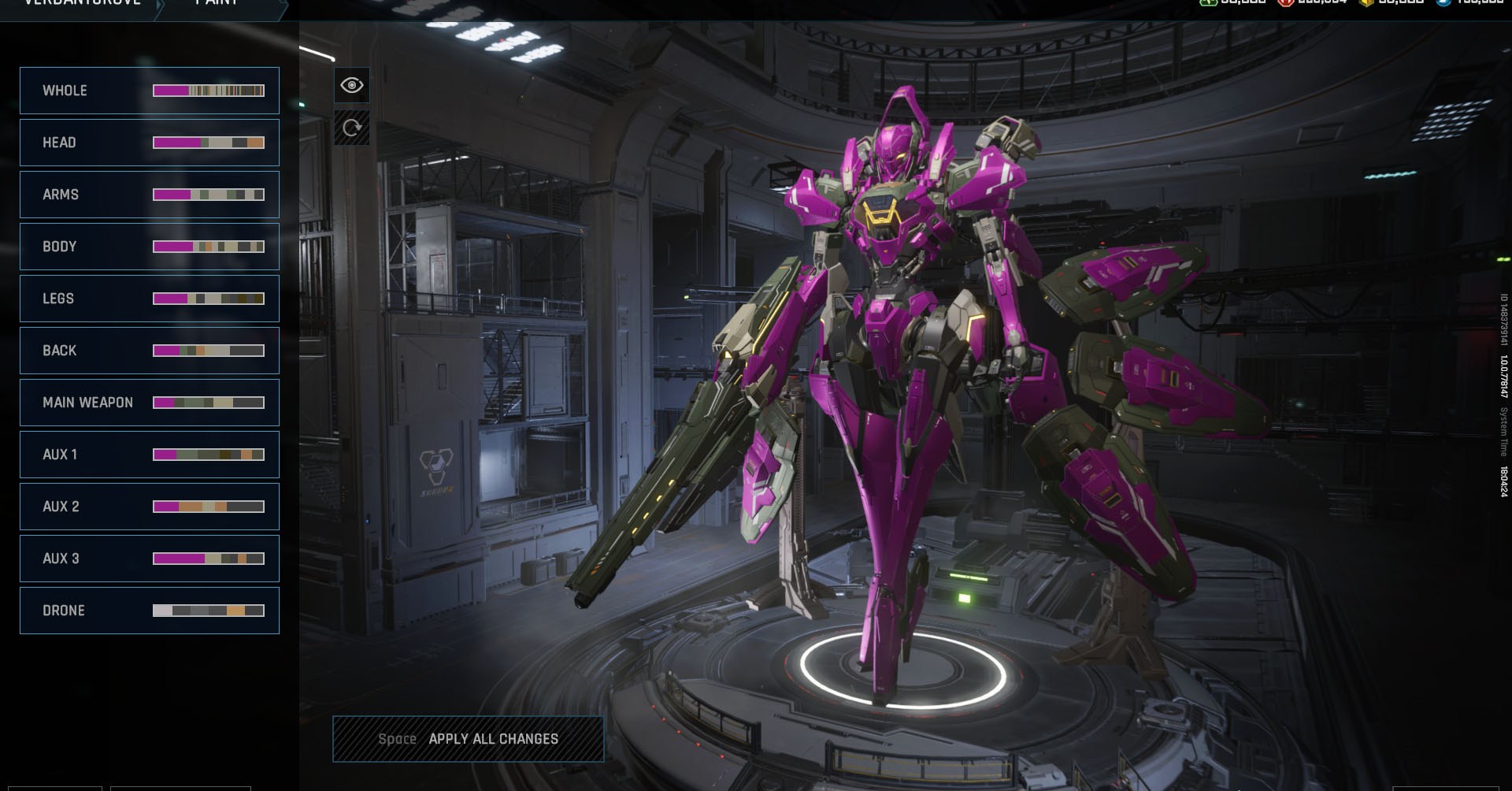Switch to the PAINT tab
The height and width of the screenshot is (791, 1512).
coord(213,4)
